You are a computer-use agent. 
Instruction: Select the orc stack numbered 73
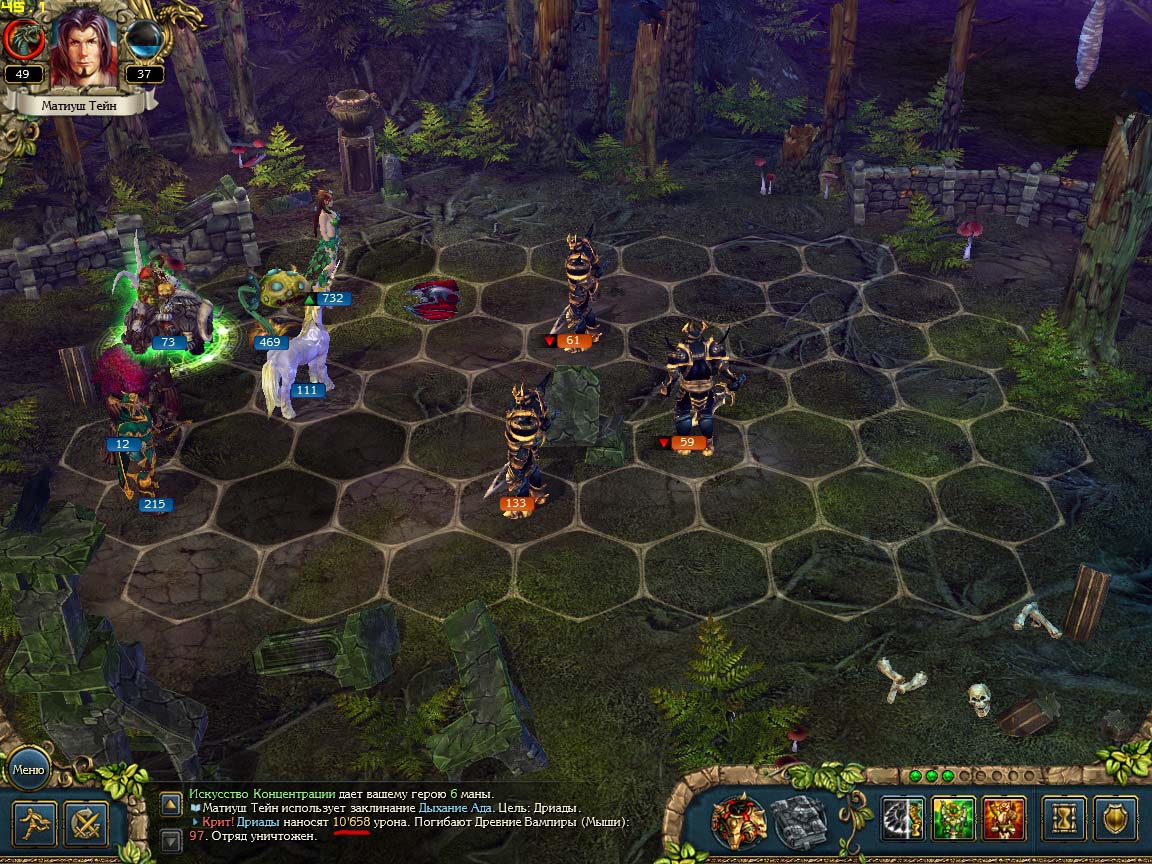coord(167,310)
